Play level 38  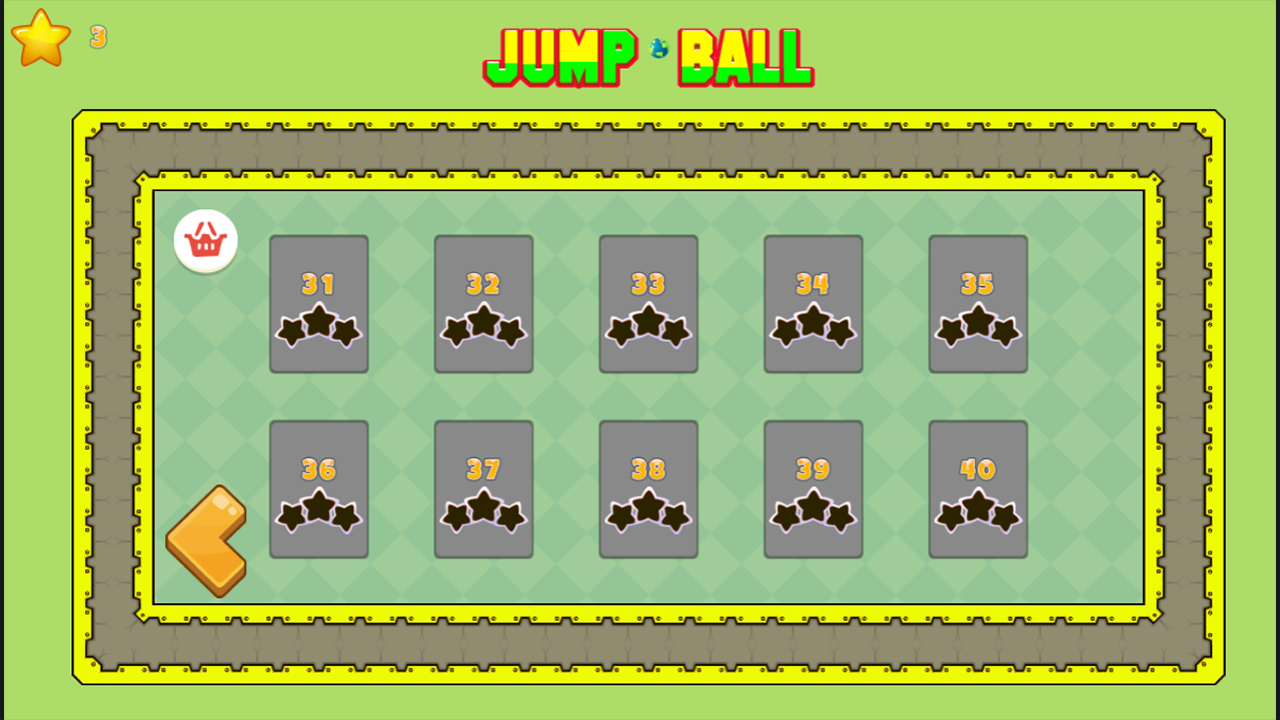pos(648,487)
